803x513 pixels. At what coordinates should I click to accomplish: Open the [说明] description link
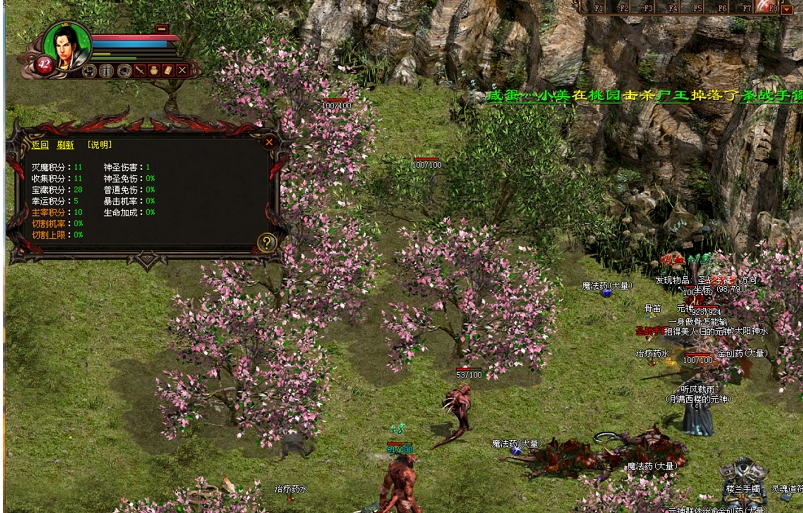click(x=99, y=145)
